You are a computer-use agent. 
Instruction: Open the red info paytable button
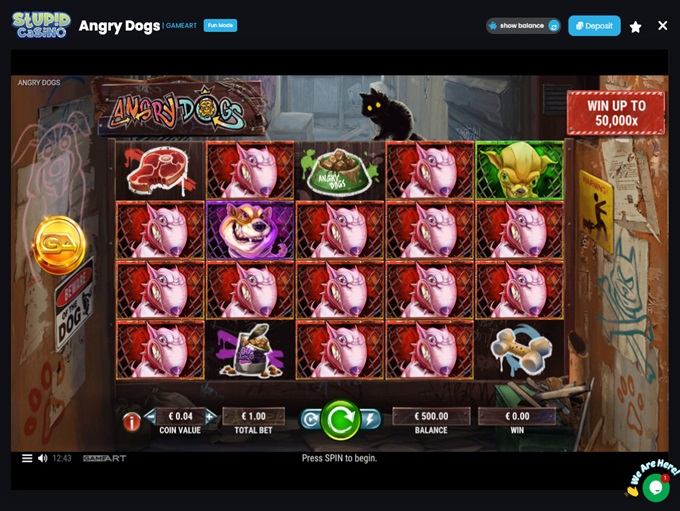(131, 422)
